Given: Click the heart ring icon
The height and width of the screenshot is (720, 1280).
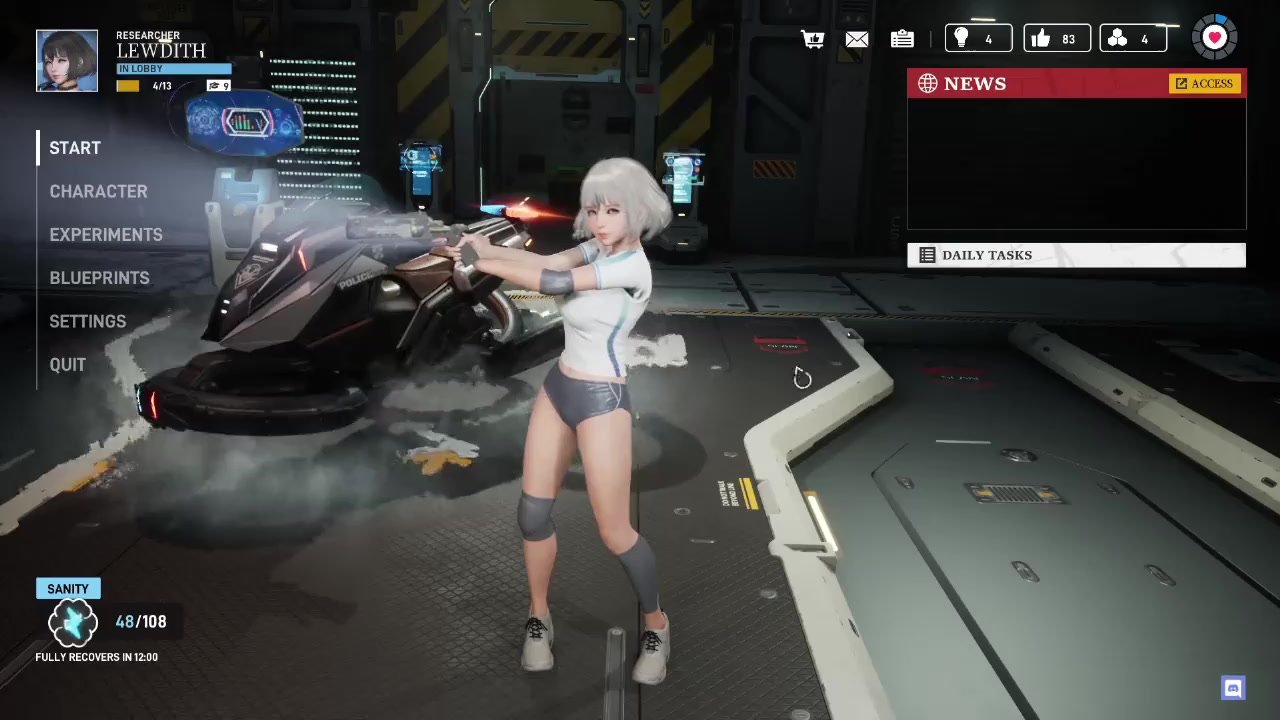Looking at the screenshot, I should (1214, 38).
